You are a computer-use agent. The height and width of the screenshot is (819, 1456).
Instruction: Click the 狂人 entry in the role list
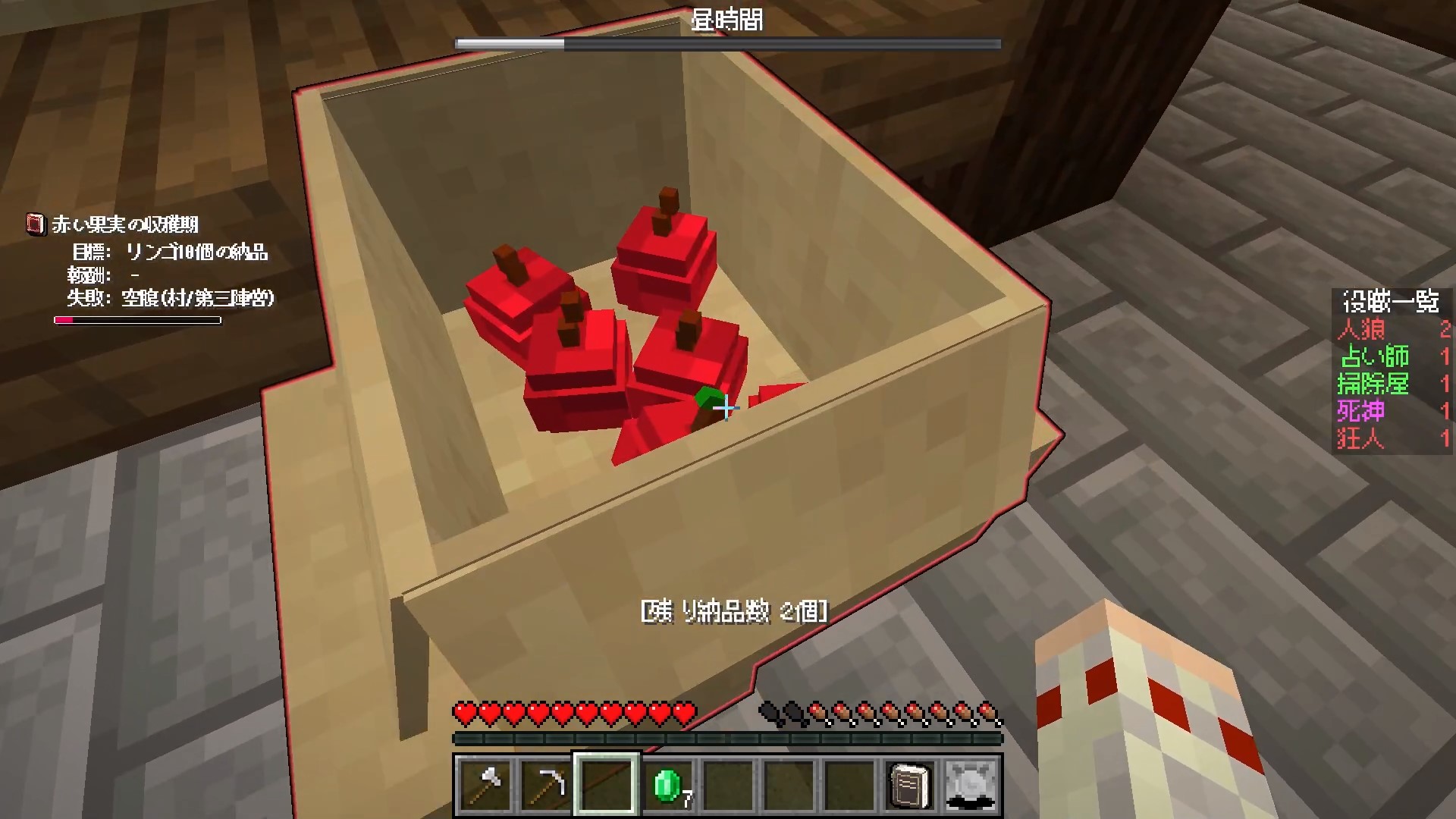pyautogui.click(x=1361, y=438)
